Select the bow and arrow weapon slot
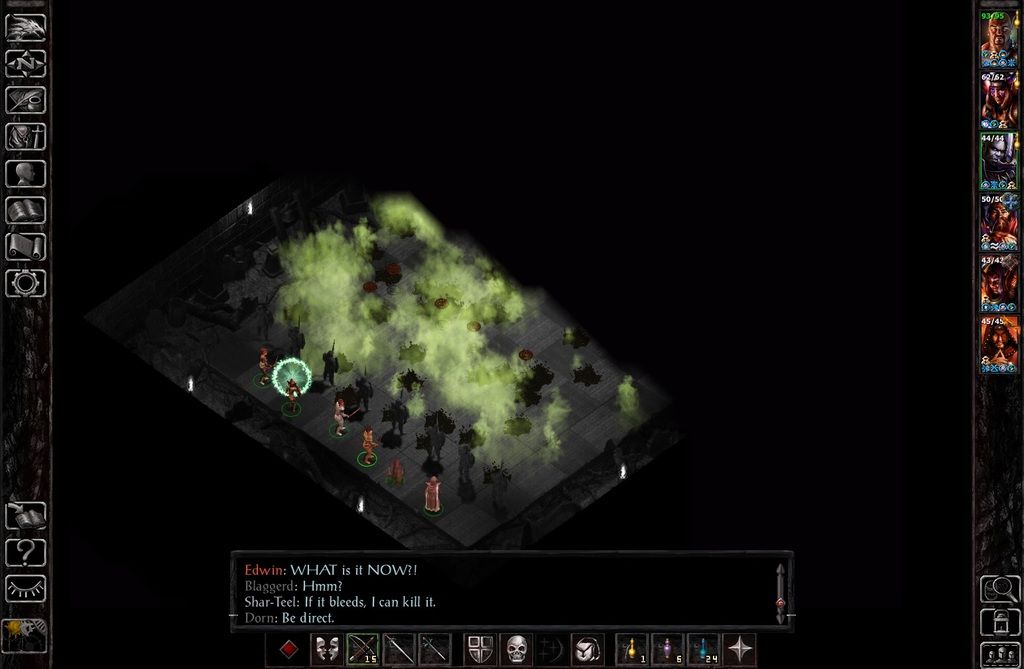The height and width of the screenshot is (669, 1024). [362, 649]
